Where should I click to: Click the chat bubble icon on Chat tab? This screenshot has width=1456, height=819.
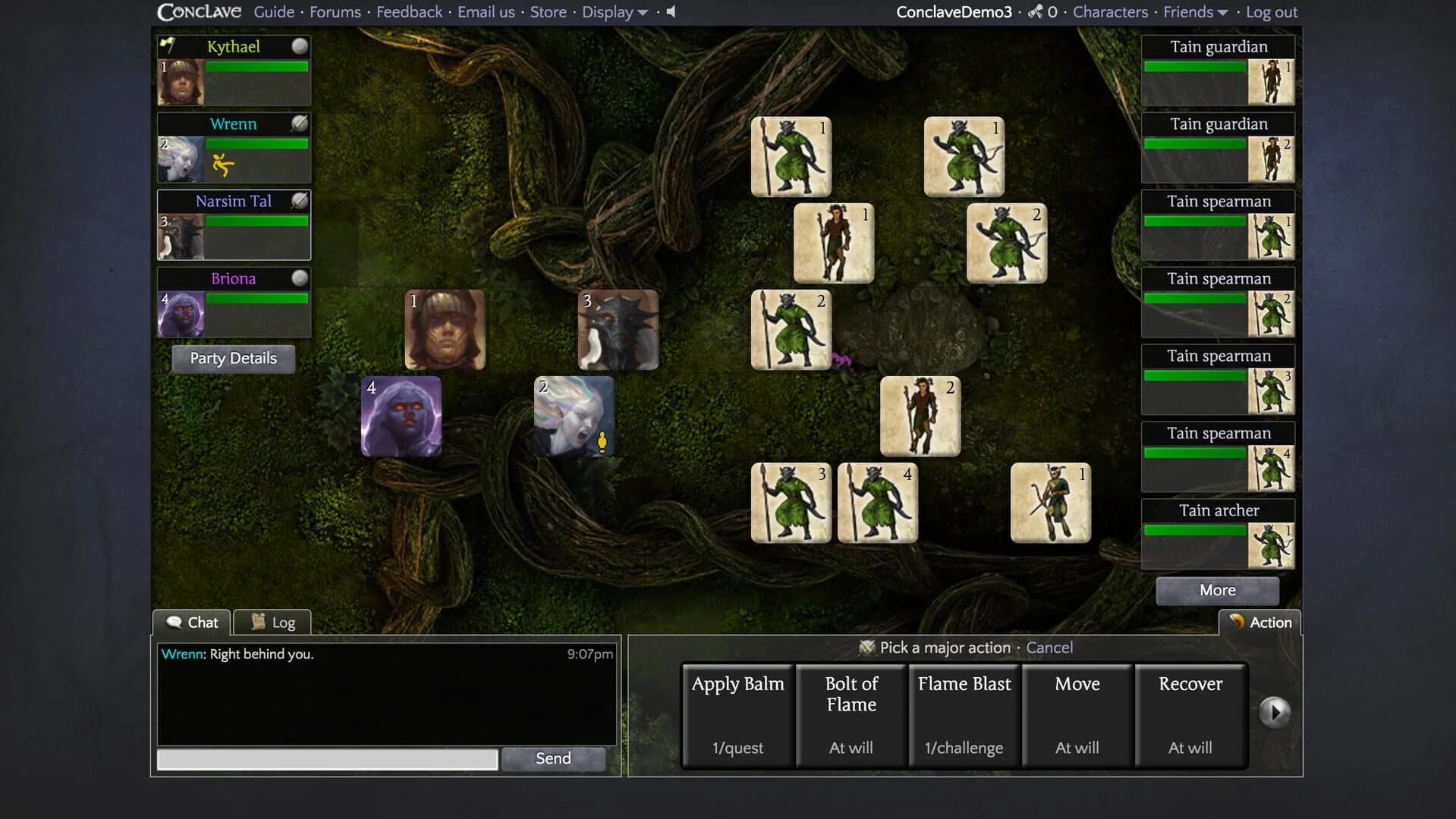[x=175, y=622]
